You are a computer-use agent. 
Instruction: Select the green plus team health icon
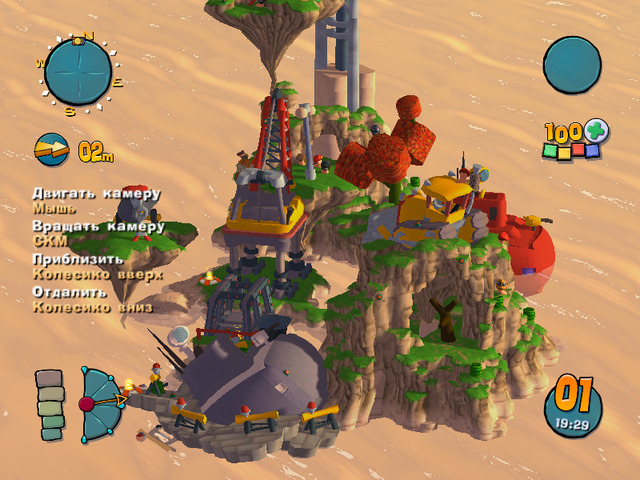coord(597,131)
